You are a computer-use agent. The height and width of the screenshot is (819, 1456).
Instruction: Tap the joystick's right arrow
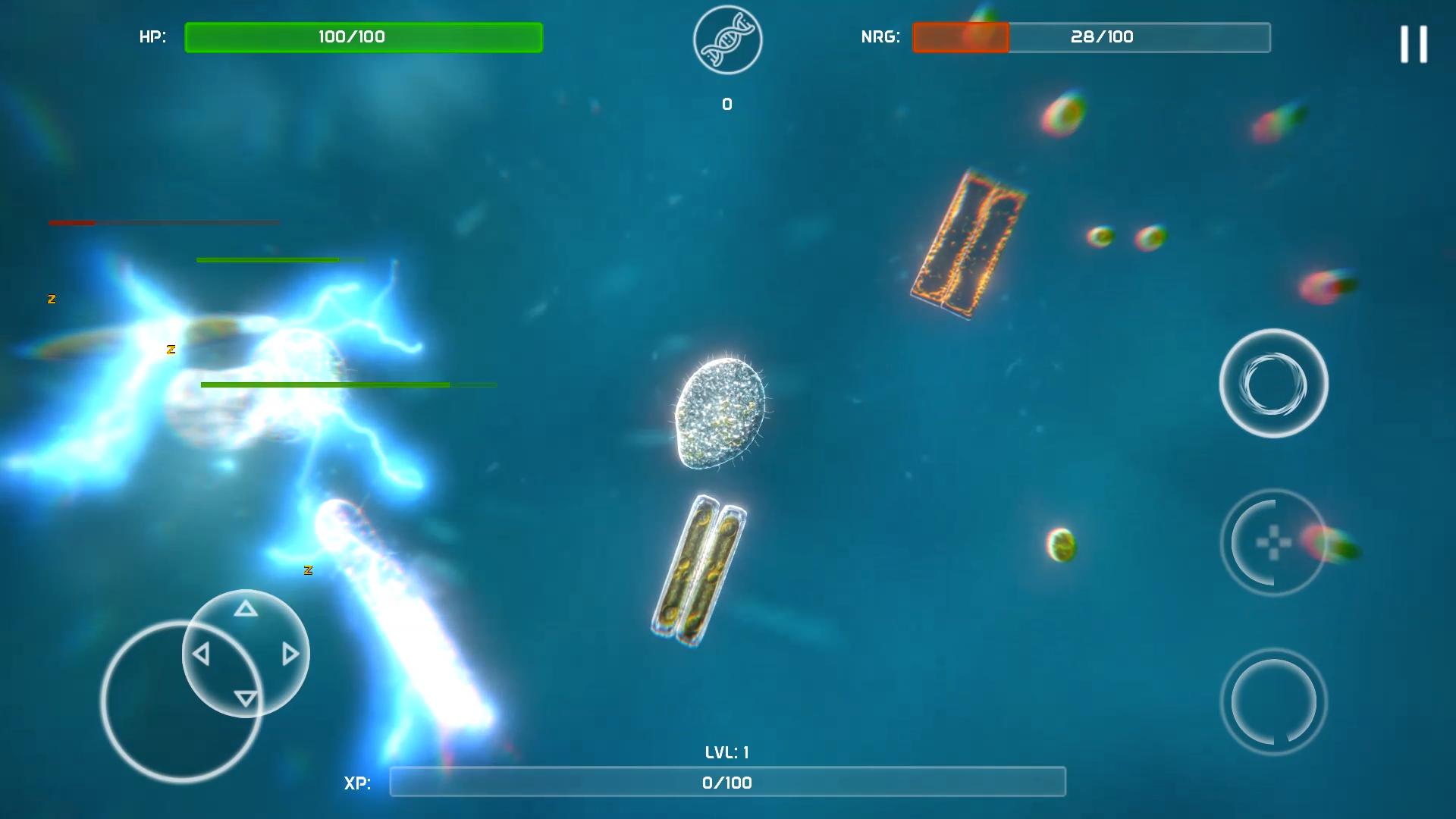[x=290, y=654]
